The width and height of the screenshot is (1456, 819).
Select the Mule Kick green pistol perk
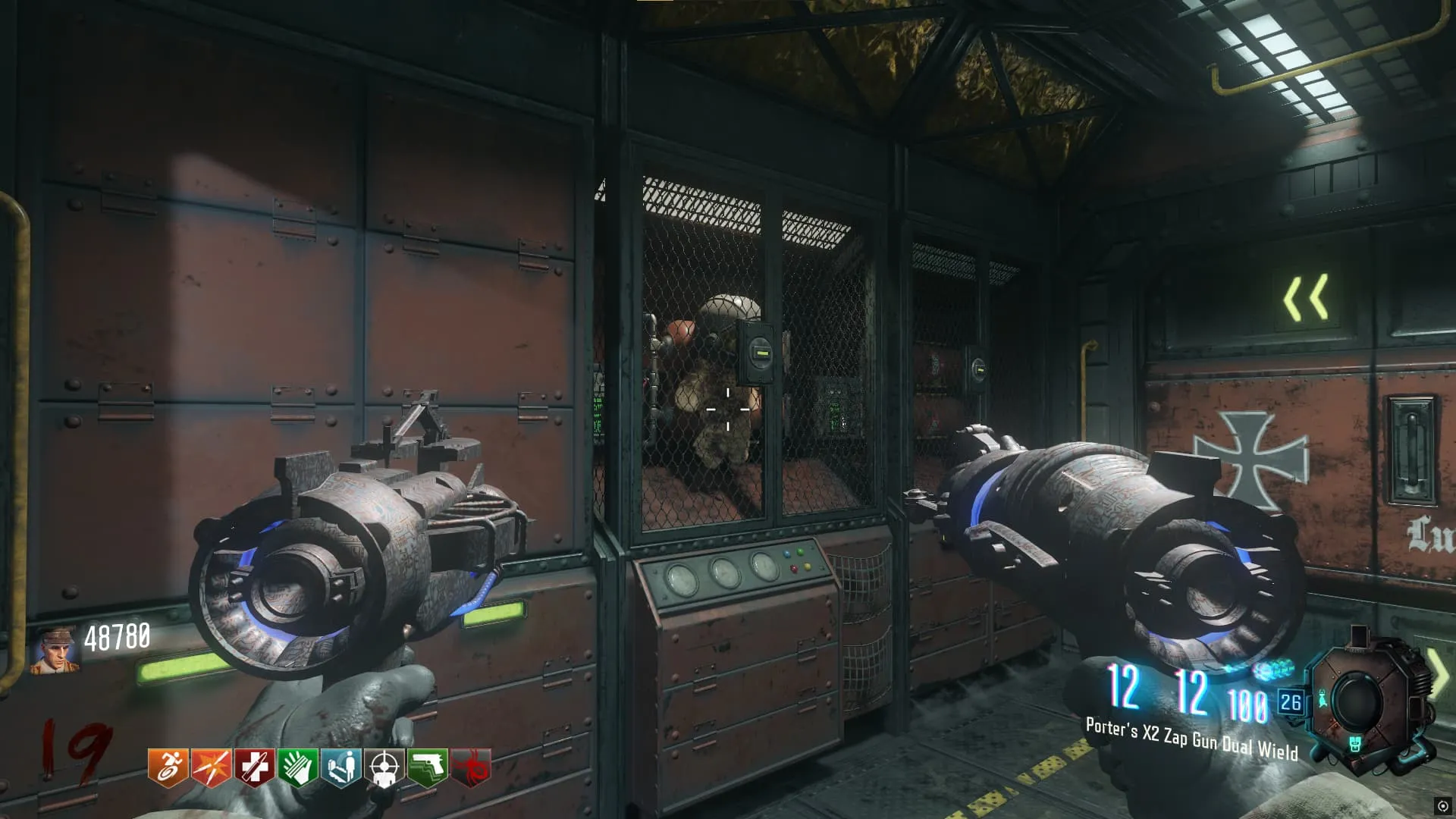pyautogui.click(x=428, y=767)
